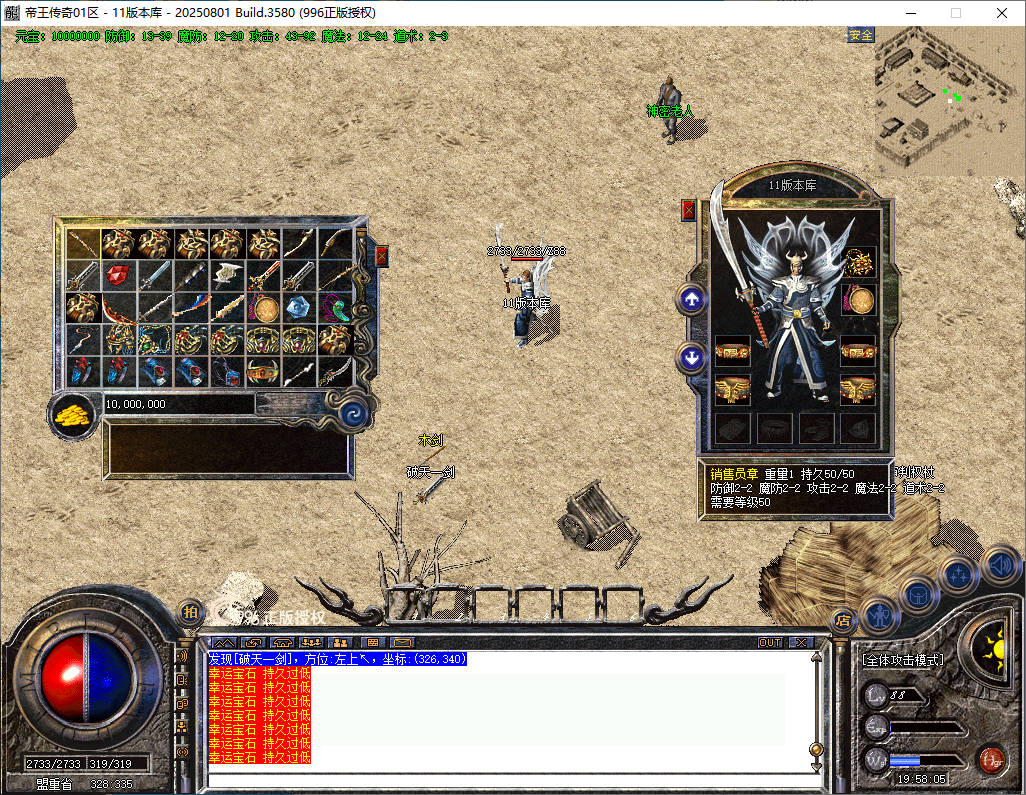Viewport: 1026px width, 795px height.
Task: Open the shop button marked 店
Action: tap(843, 621)
